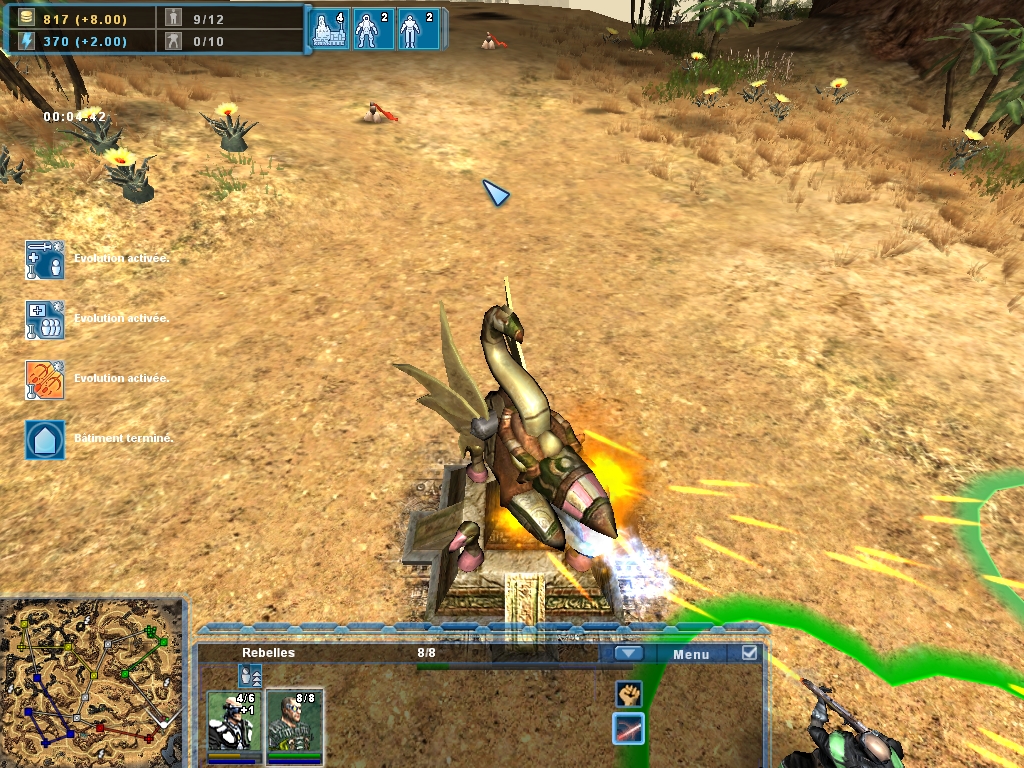Image resolution: width=1024 pixels, height=768 pixels.
Task: Open the 'Bâtiment terminé' house notification
Action: [x=45, y=439]
